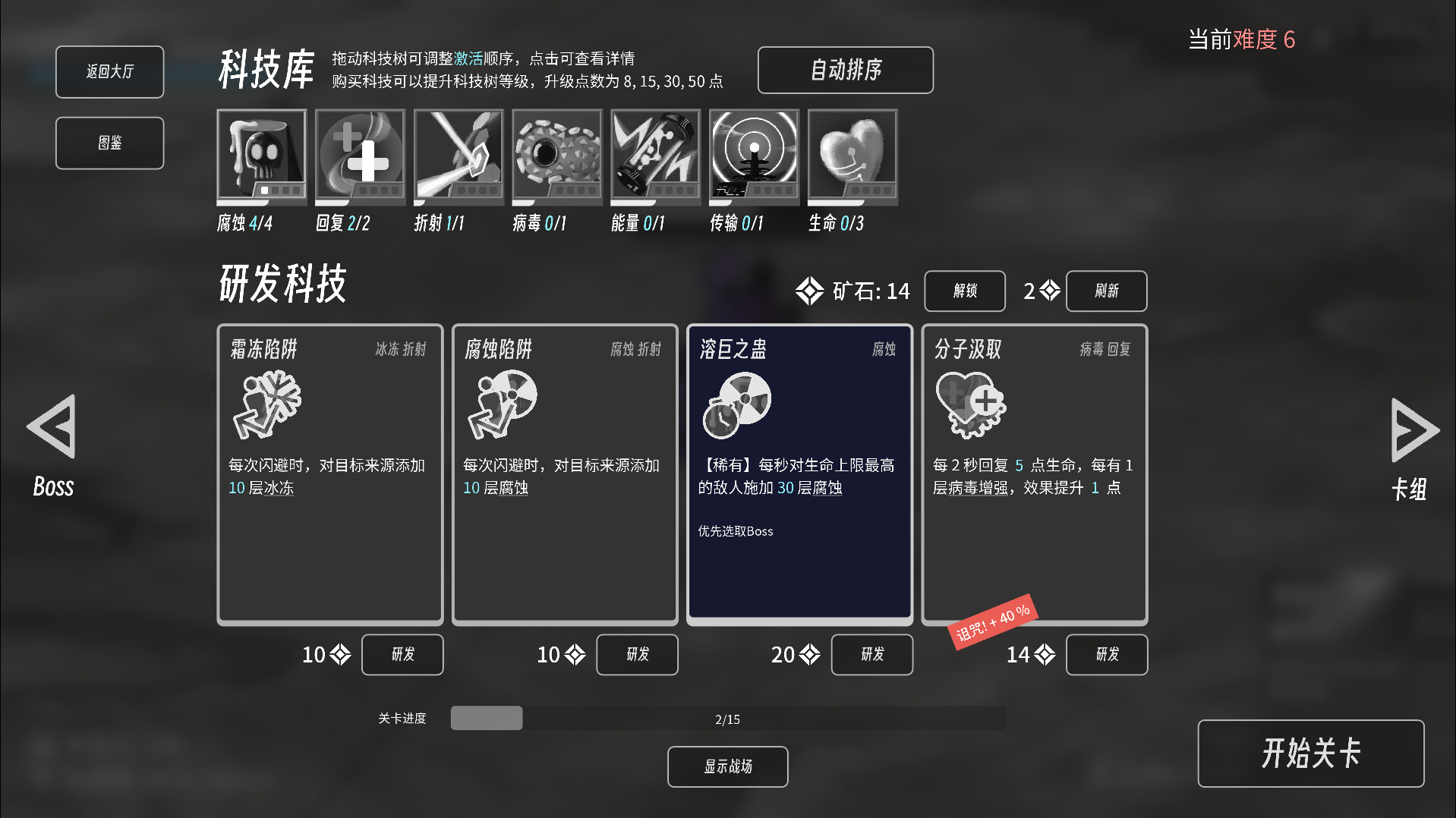Click 自动排序 to auto-sort tech tree
The width and height of the screenshot is (1456, 818).
pyautogui.click(x=845, y=70)
